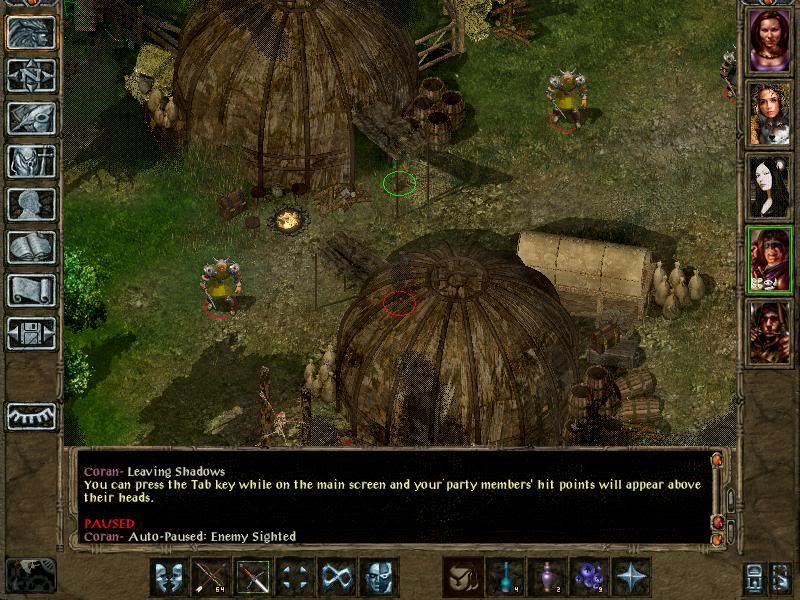
Task: Select the woman with wolf portrait
Action: [x=769, y=113]
